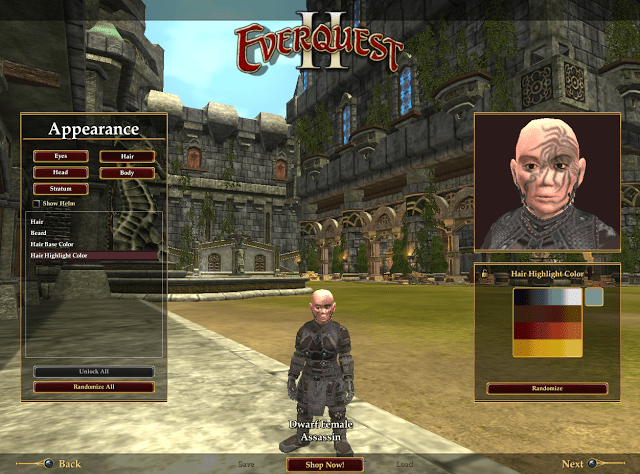Image resolution: width=640 pixels, height=474 pixels.
Task: Pick a yellow shade in the color palette
Action: click(546, 349)
